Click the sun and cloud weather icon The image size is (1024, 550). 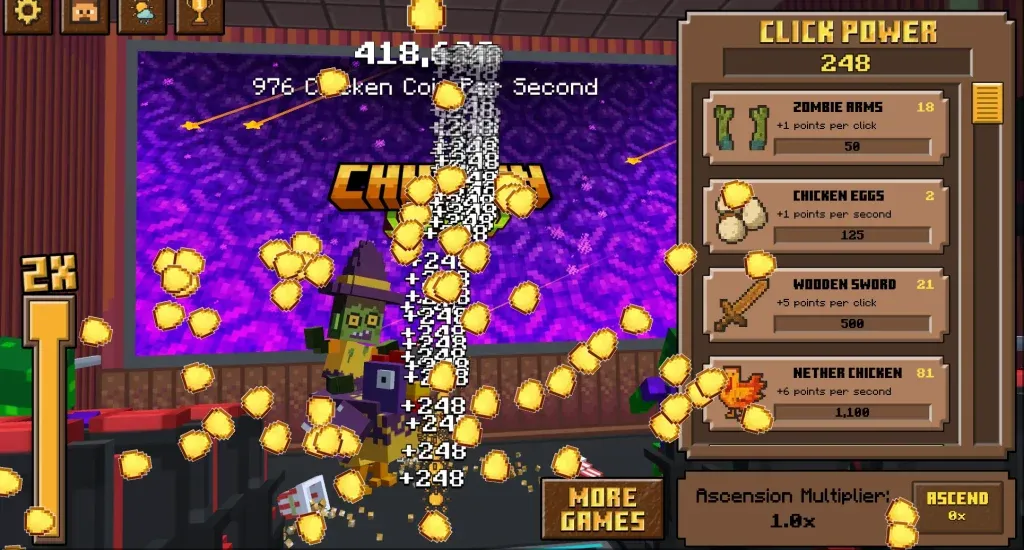(x=142, y=15)
